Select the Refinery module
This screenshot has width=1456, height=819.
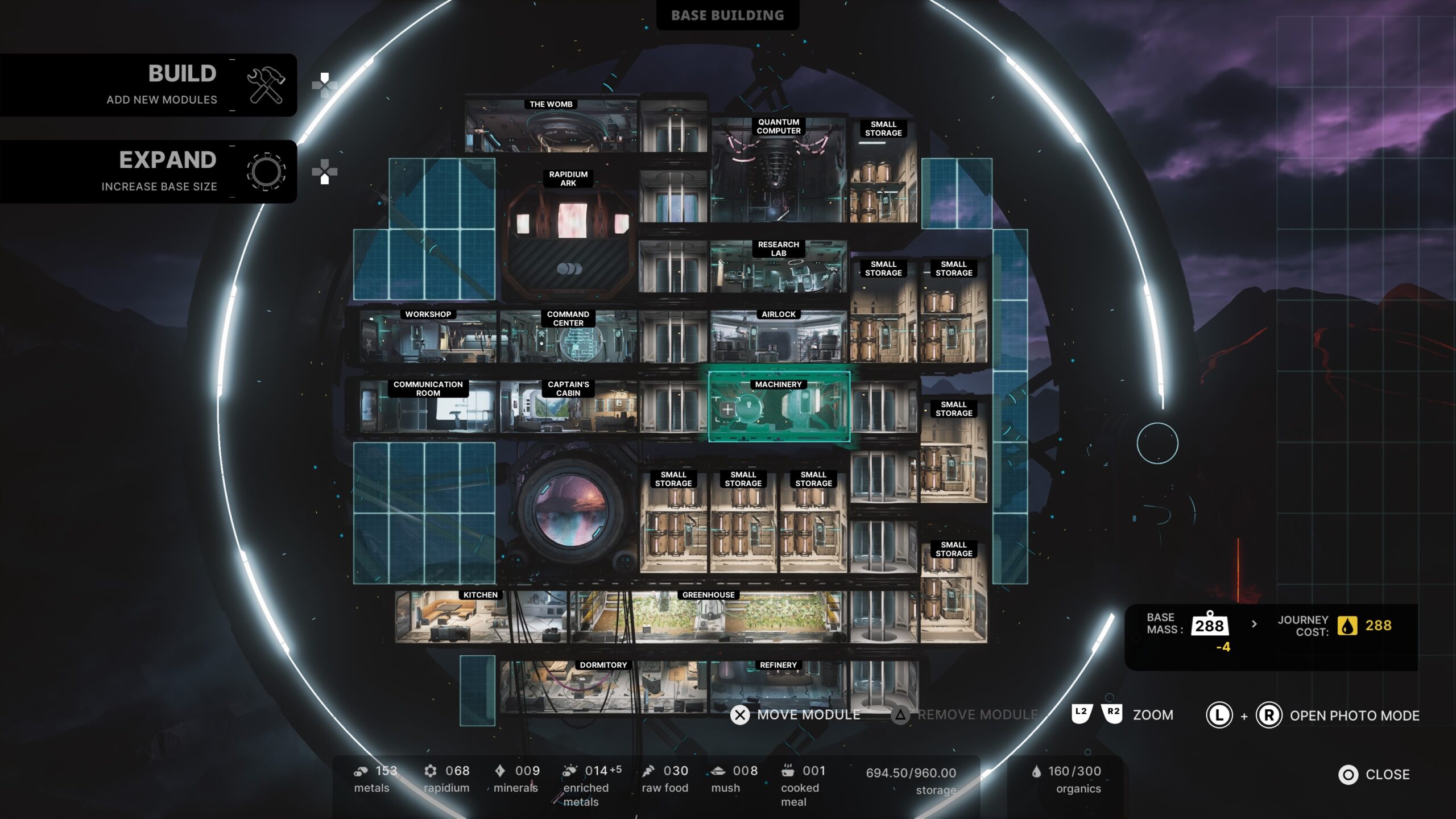pos(778,685)
